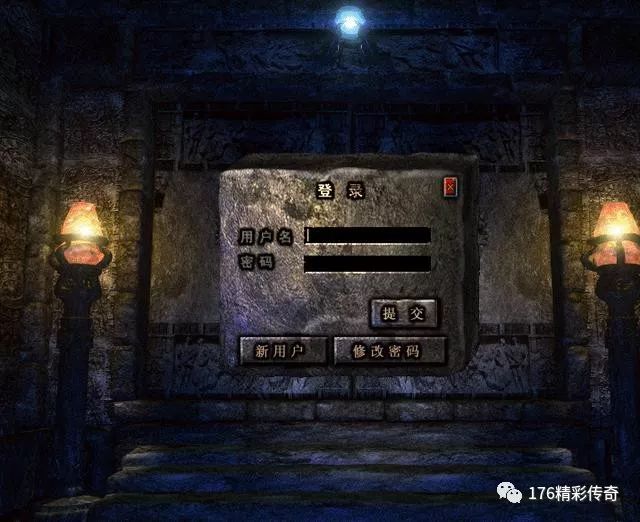Click the 用户名 username input field
Image resolution: width=640 pixels, height=522 pixels.
pos(368,235)
